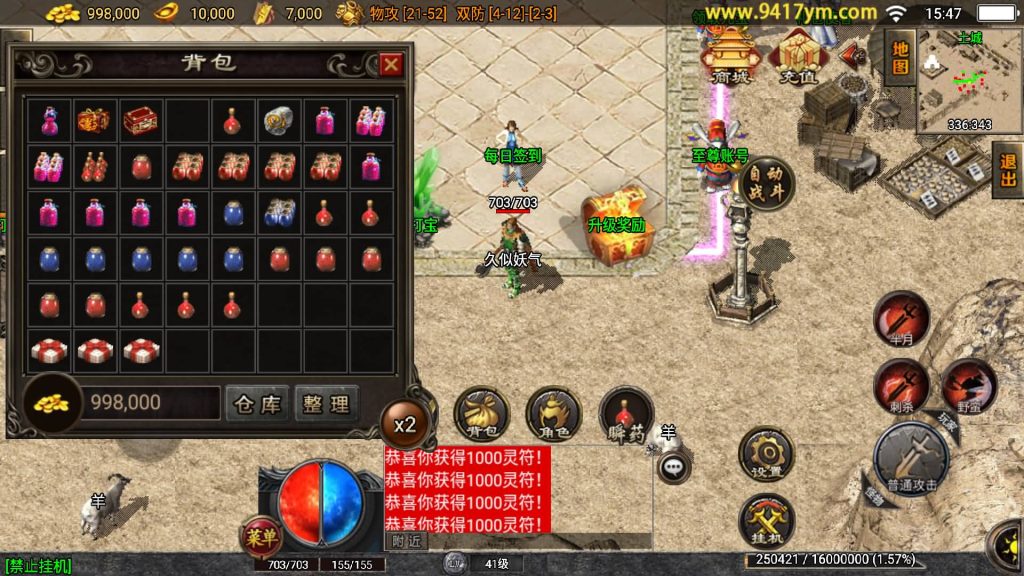Select the dark red treasure chest item

tap(140, 120)
